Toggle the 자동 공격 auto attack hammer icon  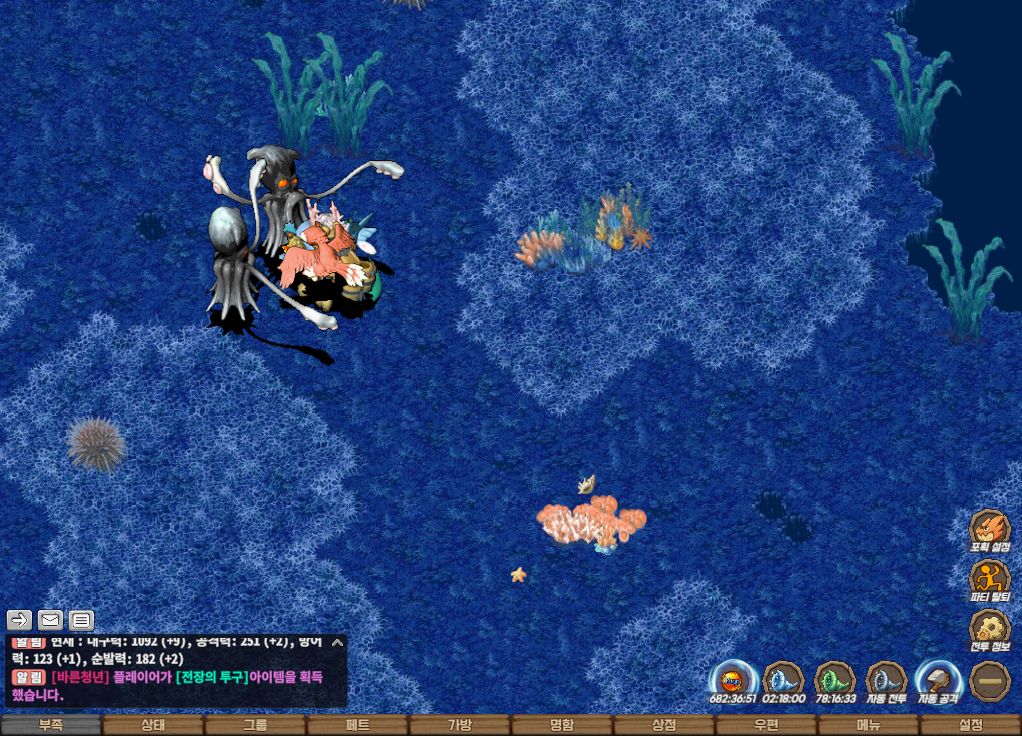tap(937, 679)
